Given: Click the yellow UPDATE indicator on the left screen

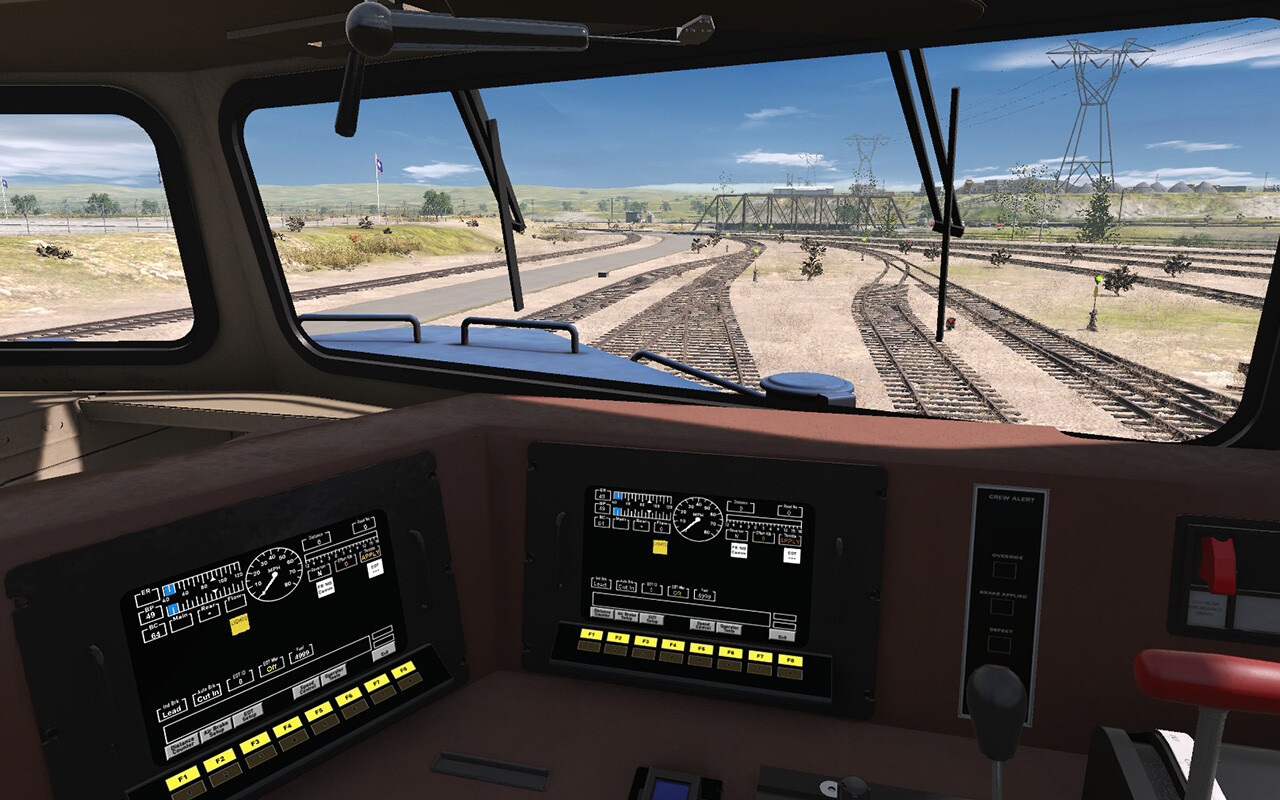Looking at the screenshot, I should click(239, 623).
